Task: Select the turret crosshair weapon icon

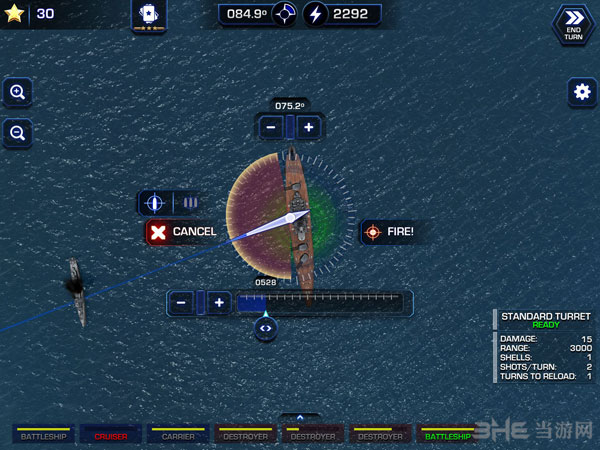Action: pos(154,203)
